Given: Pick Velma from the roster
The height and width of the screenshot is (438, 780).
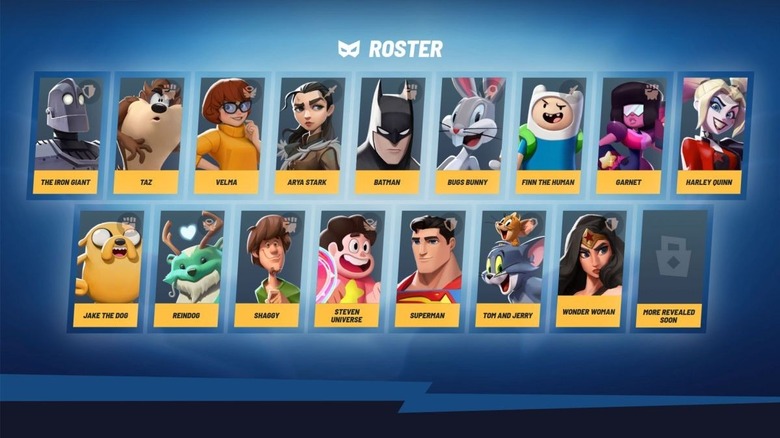Looking at the screenshot, I should (228, 135).
